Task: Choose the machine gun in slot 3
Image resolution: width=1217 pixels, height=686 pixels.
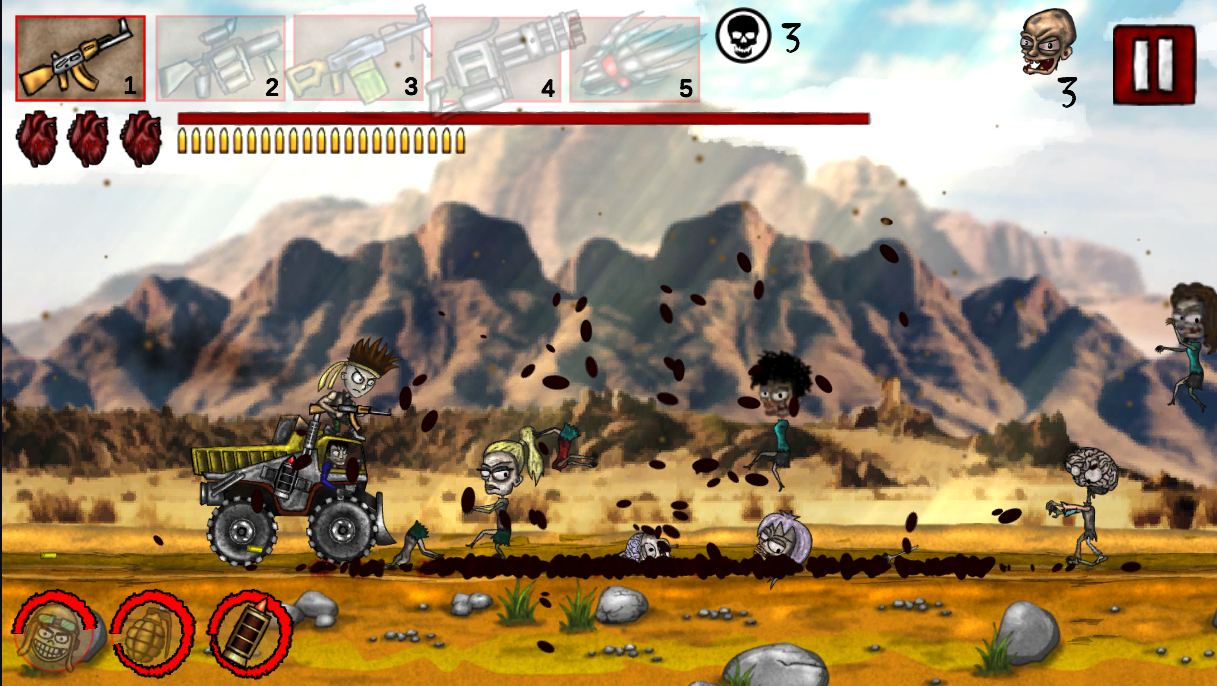Action: tap(358, 58)
